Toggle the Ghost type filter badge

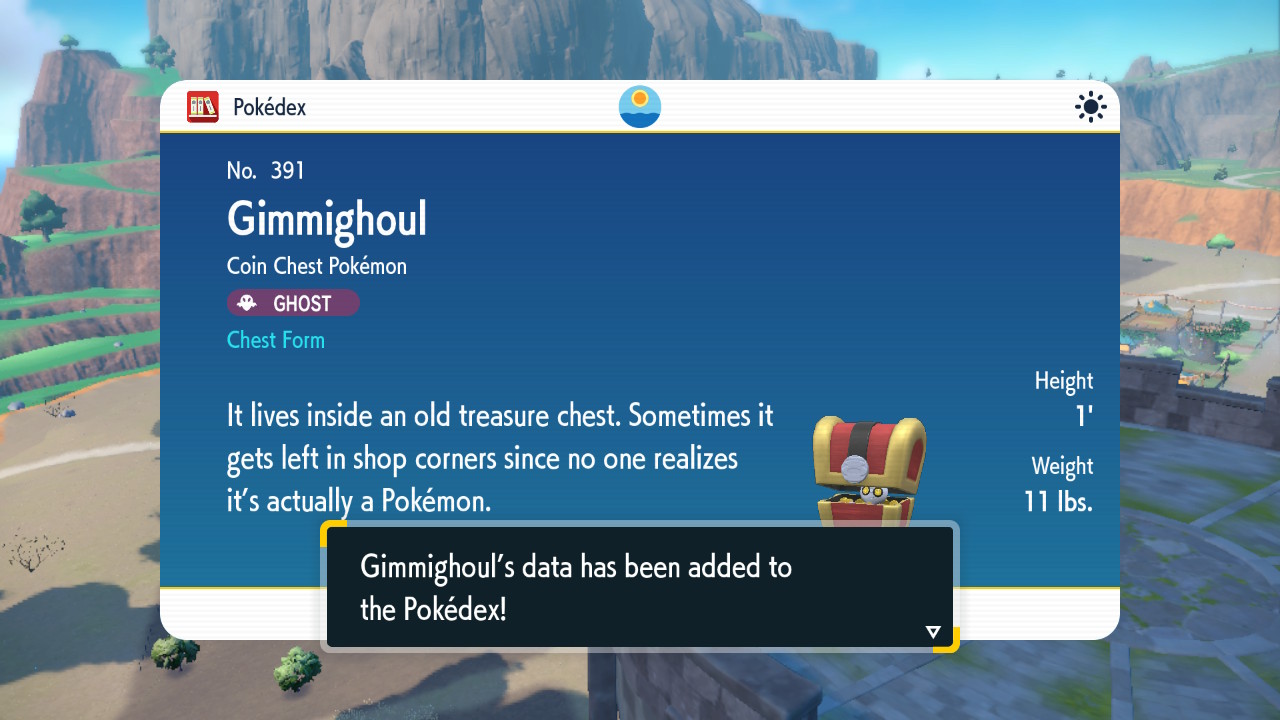click(x=293, y=303)
